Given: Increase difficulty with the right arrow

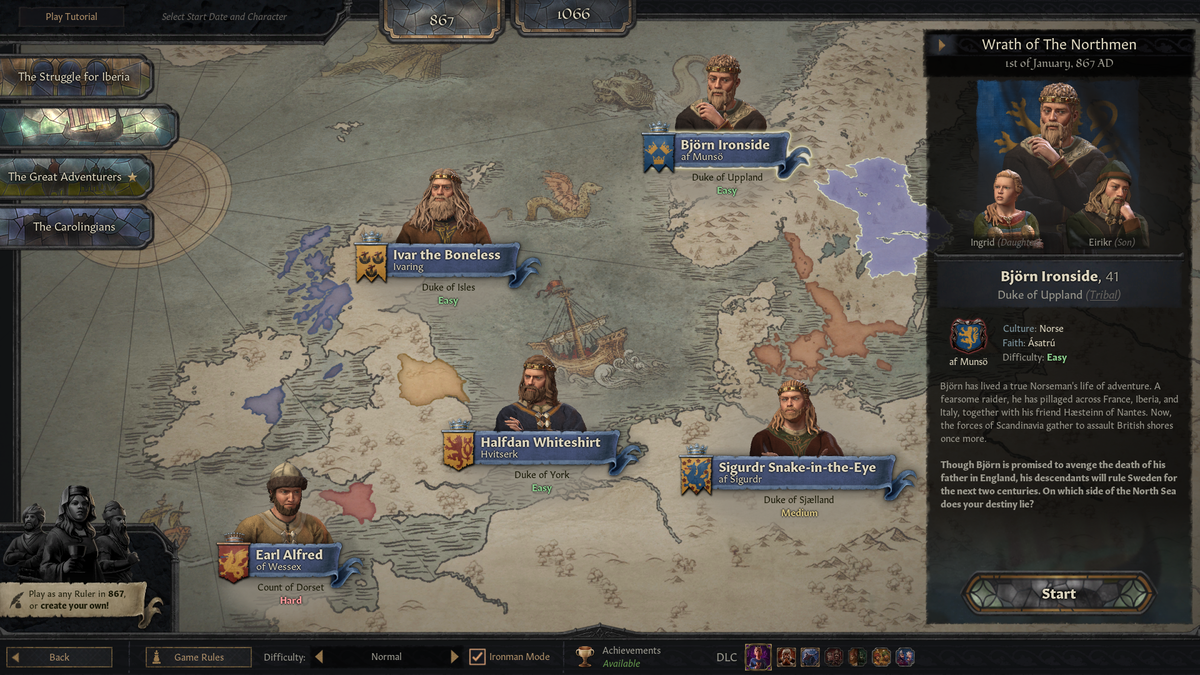Looking at the screenshot, I should tap(454, 657).
